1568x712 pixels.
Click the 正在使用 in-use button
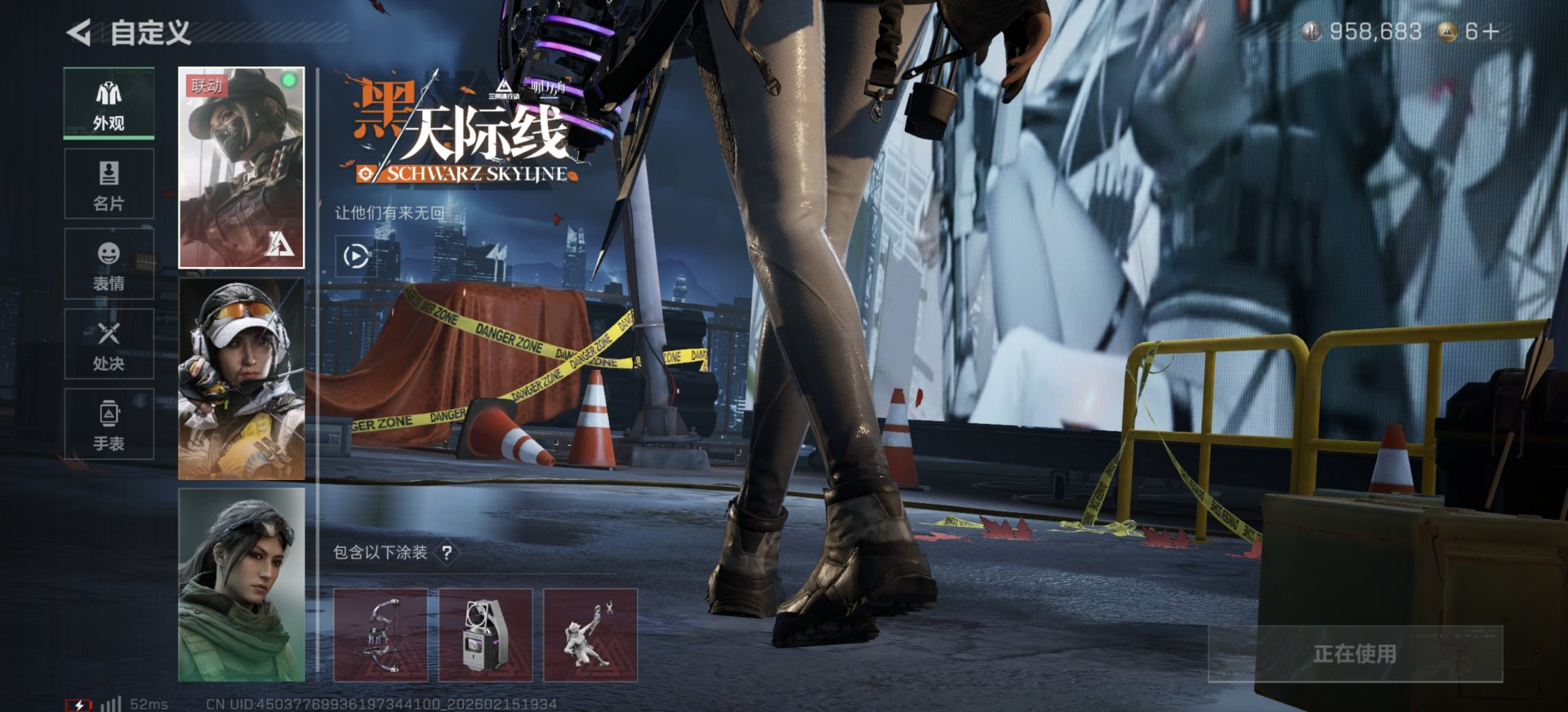pyautogui.click(x=1355, y=653)
